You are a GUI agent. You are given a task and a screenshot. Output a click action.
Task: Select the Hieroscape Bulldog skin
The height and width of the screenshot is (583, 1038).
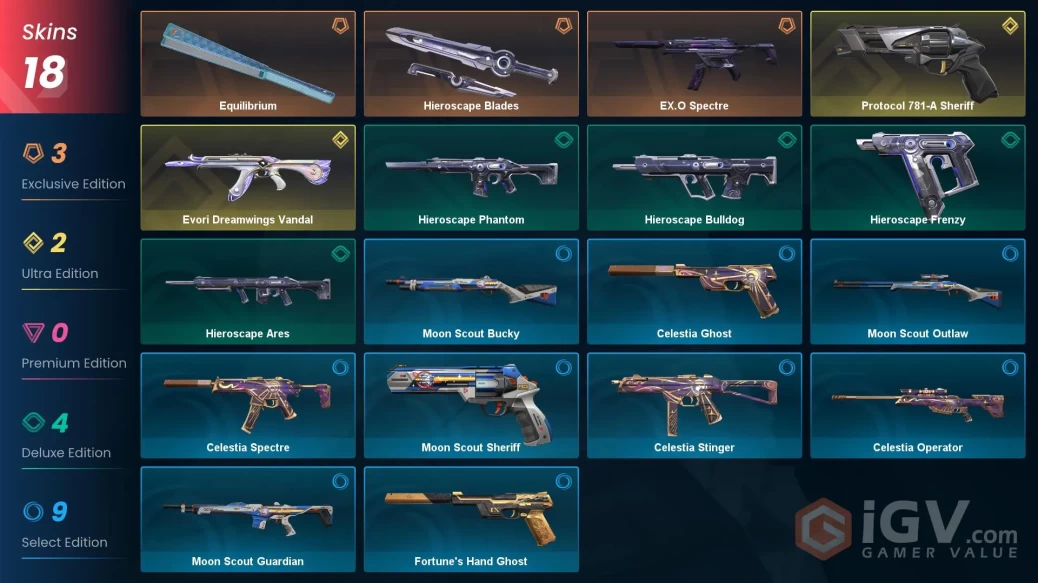(x=694, y=178)
